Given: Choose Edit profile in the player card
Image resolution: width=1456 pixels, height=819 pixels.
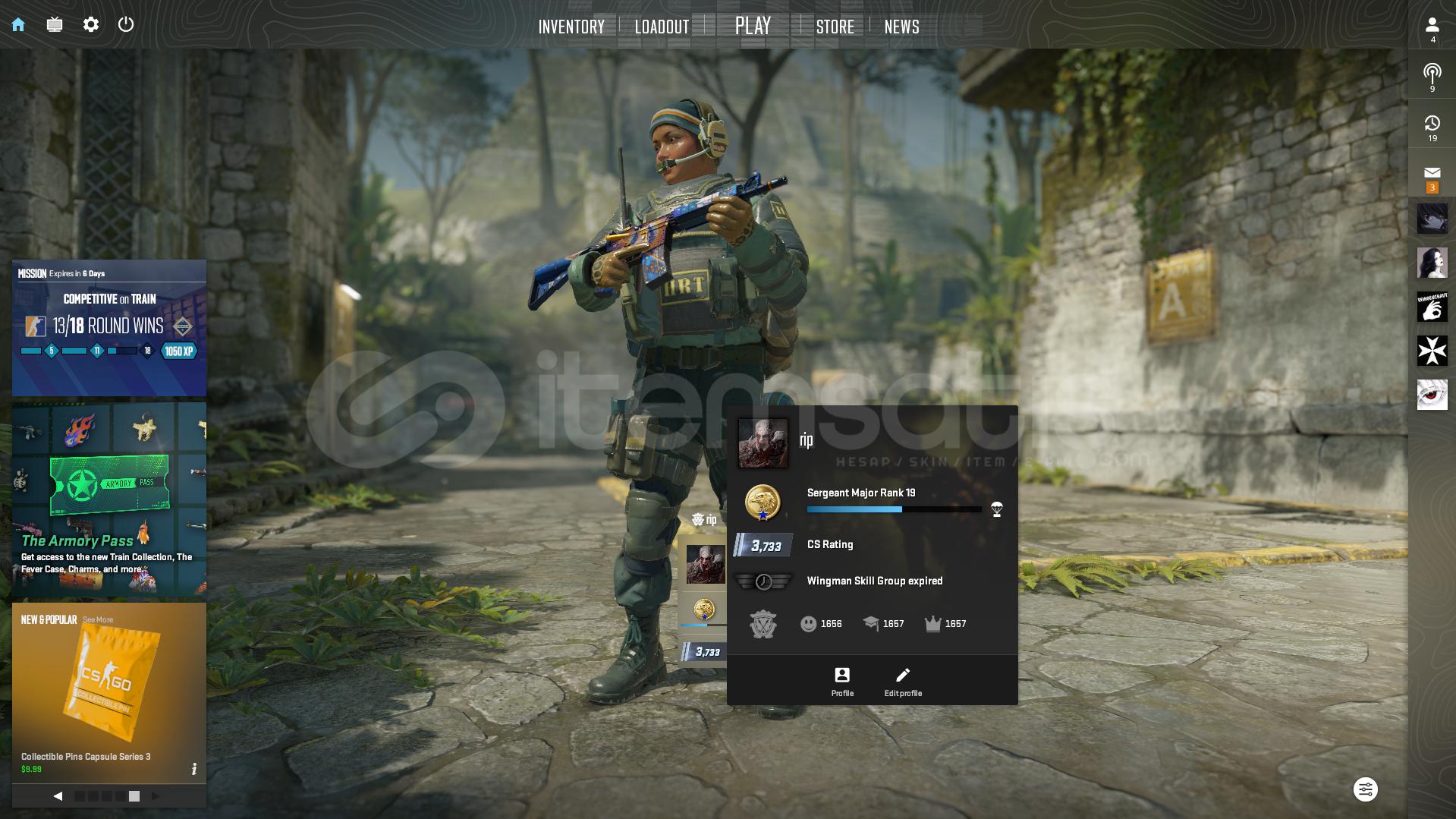Looking at the screenshot, I should point(903,681).
